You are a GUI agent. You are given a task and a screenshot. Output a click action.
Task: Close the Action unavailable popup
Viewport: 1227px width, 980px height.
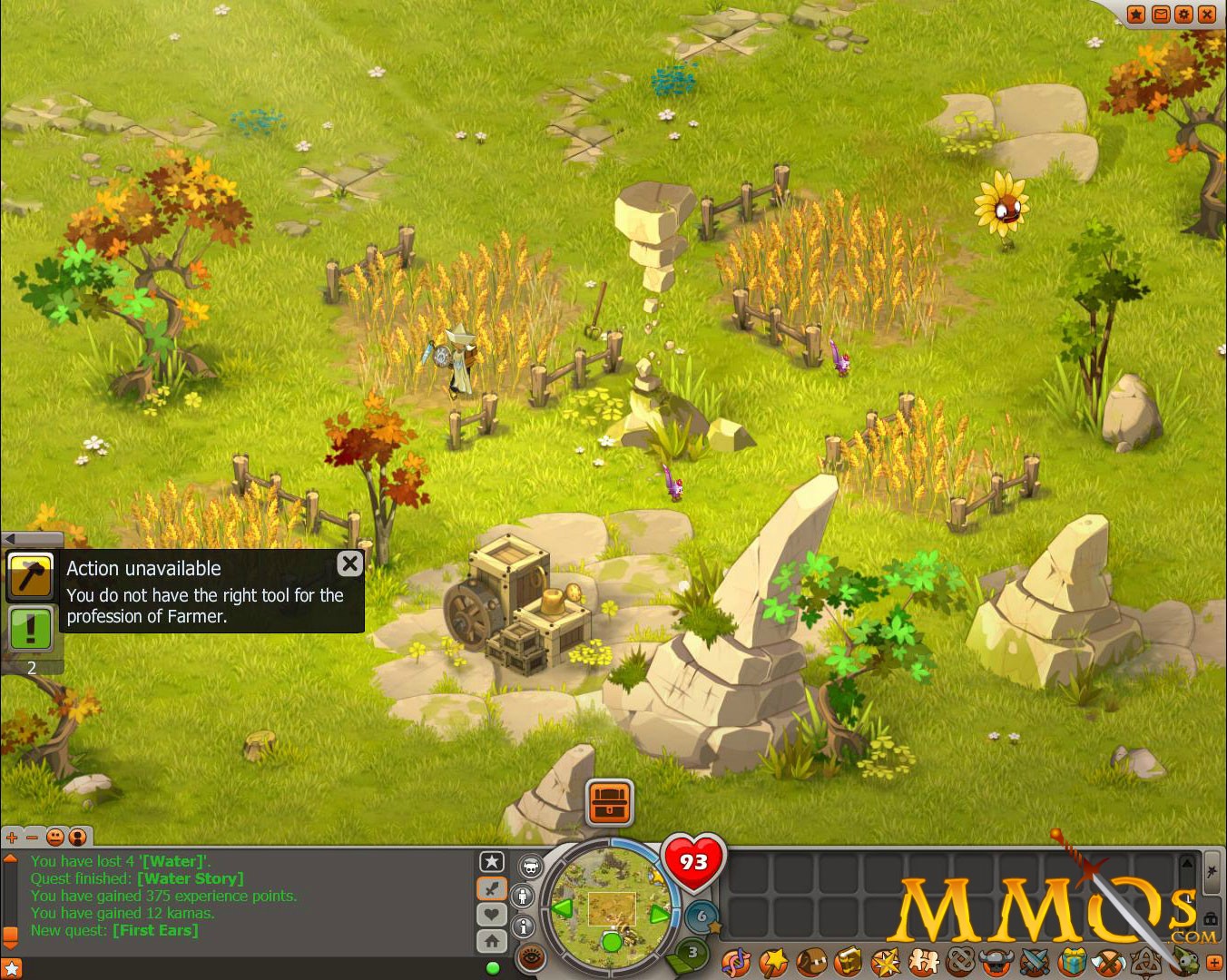[x=349, y=564]
